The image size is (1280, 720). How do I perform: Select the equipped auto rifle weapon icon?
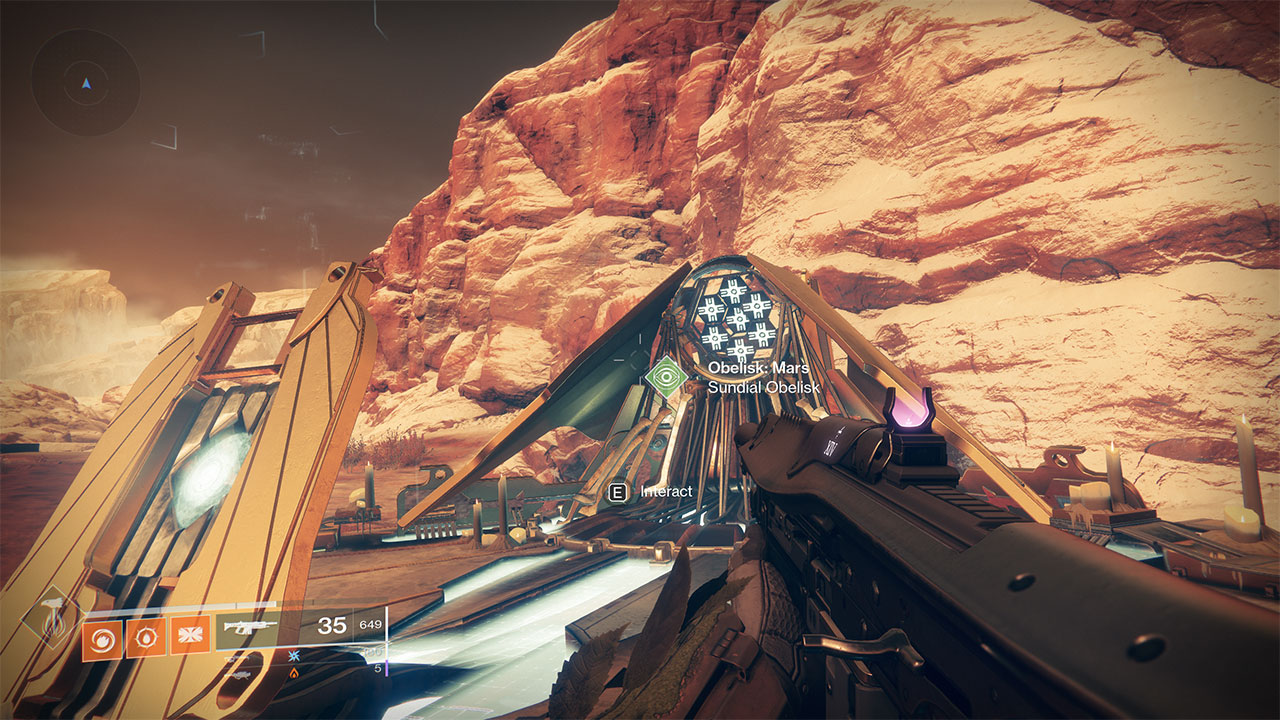(252, 628)
